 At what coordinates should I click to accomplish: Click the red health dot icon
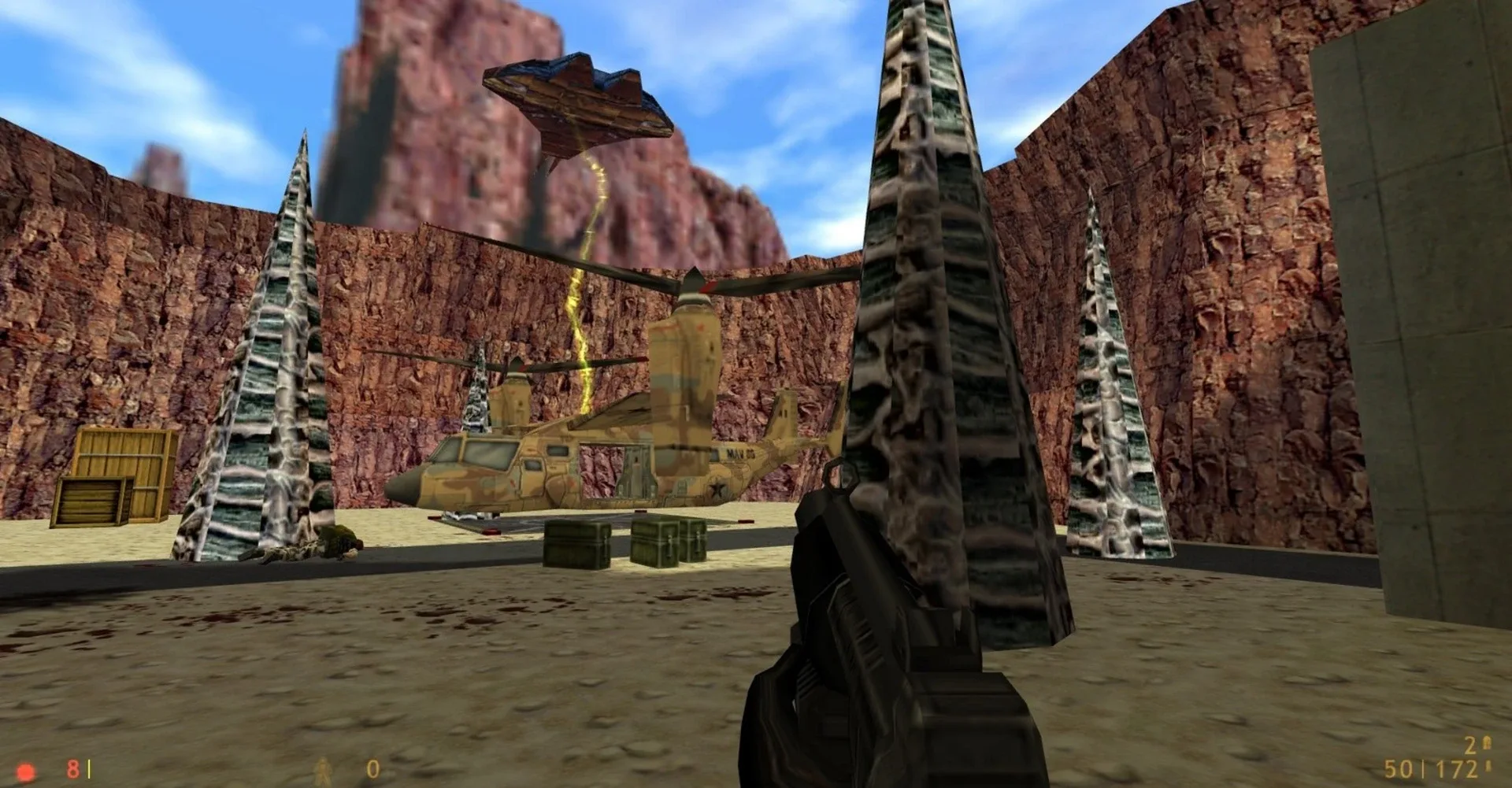click(x=24, y=769)
